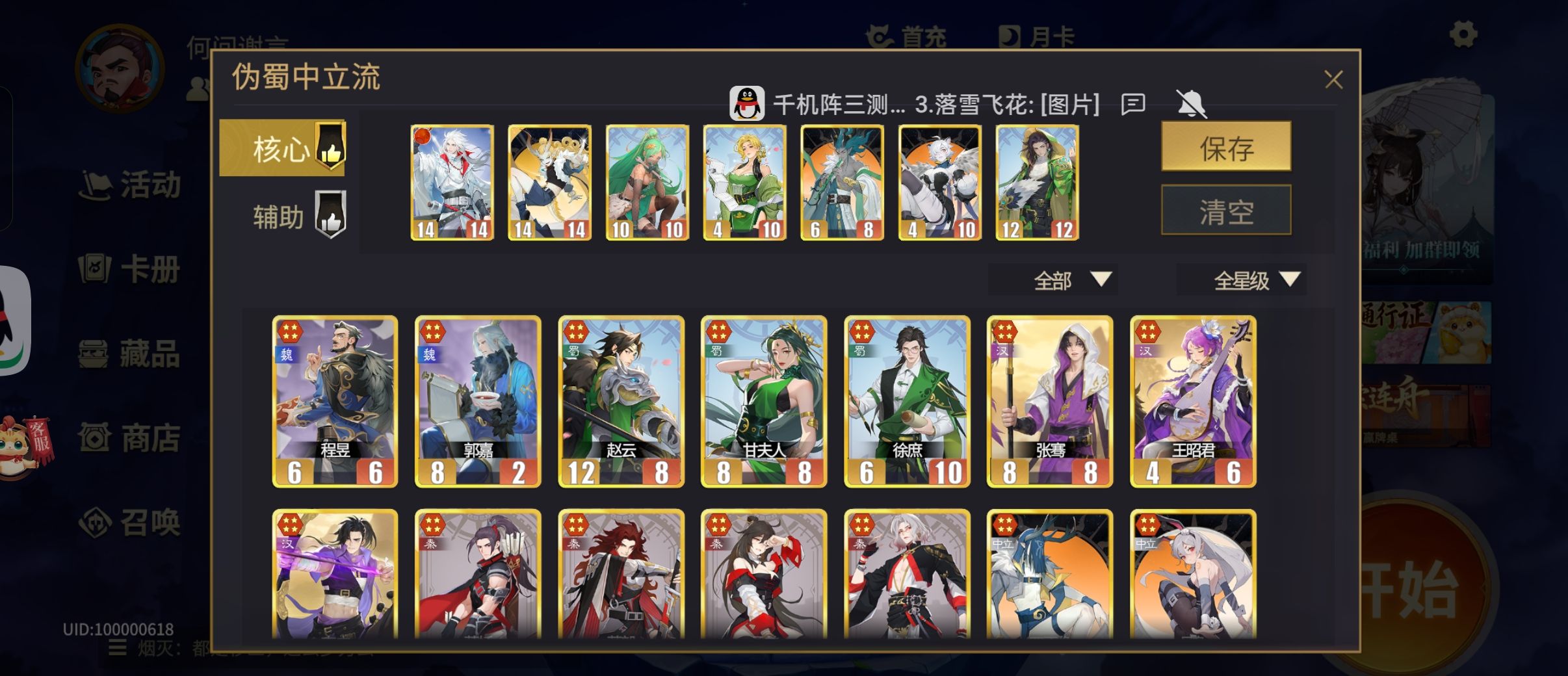The width and height of the screenshot is (1568, 676).
Task: Click the 保存 (Save) button
Action: (x=1227, y=148)
